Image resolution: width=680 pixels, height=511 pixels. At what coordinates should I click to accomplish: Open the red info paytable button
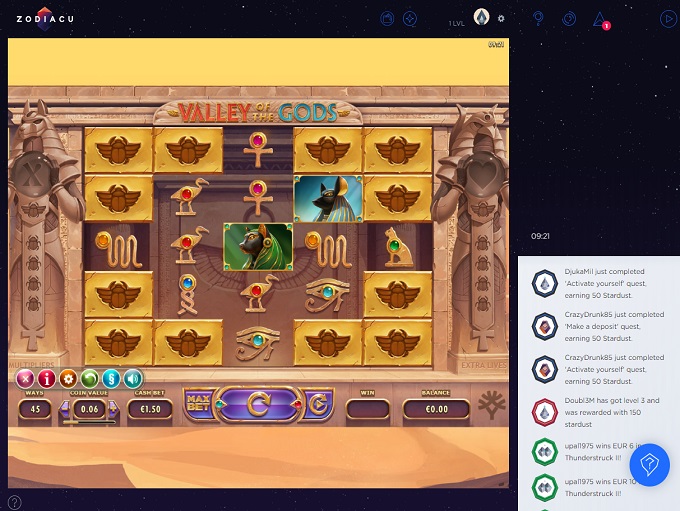(x=46, y=378)
